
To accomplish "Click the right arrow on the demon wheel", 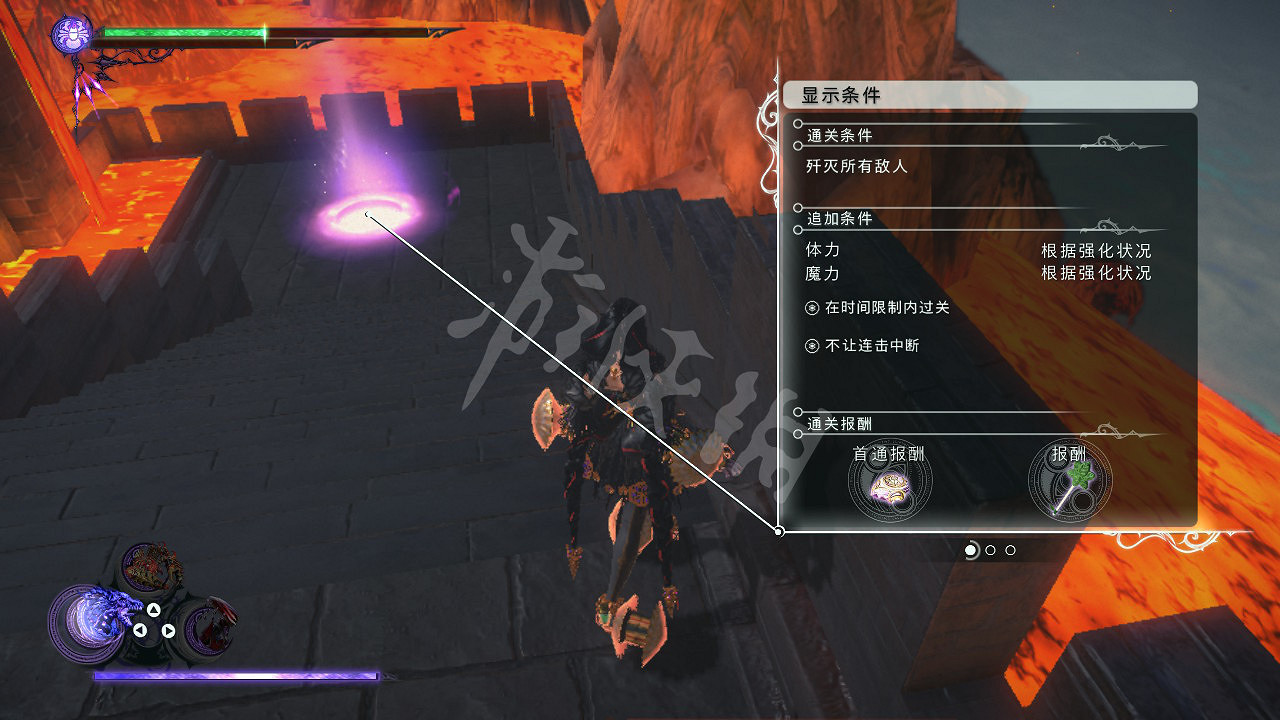I will (168, 630).
